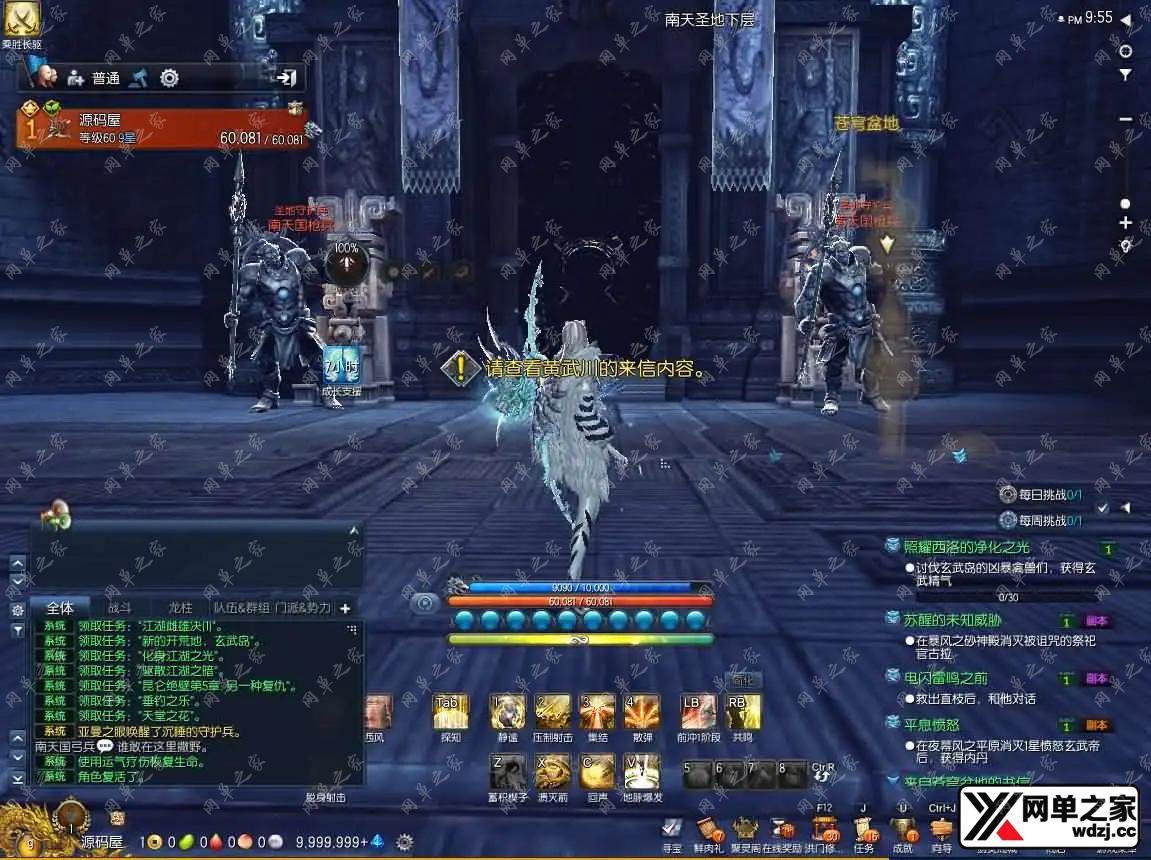The height and width of the screenshot is (860, 1151).
Task: Open the party settings gear
Action: click(x=169, y=77)
